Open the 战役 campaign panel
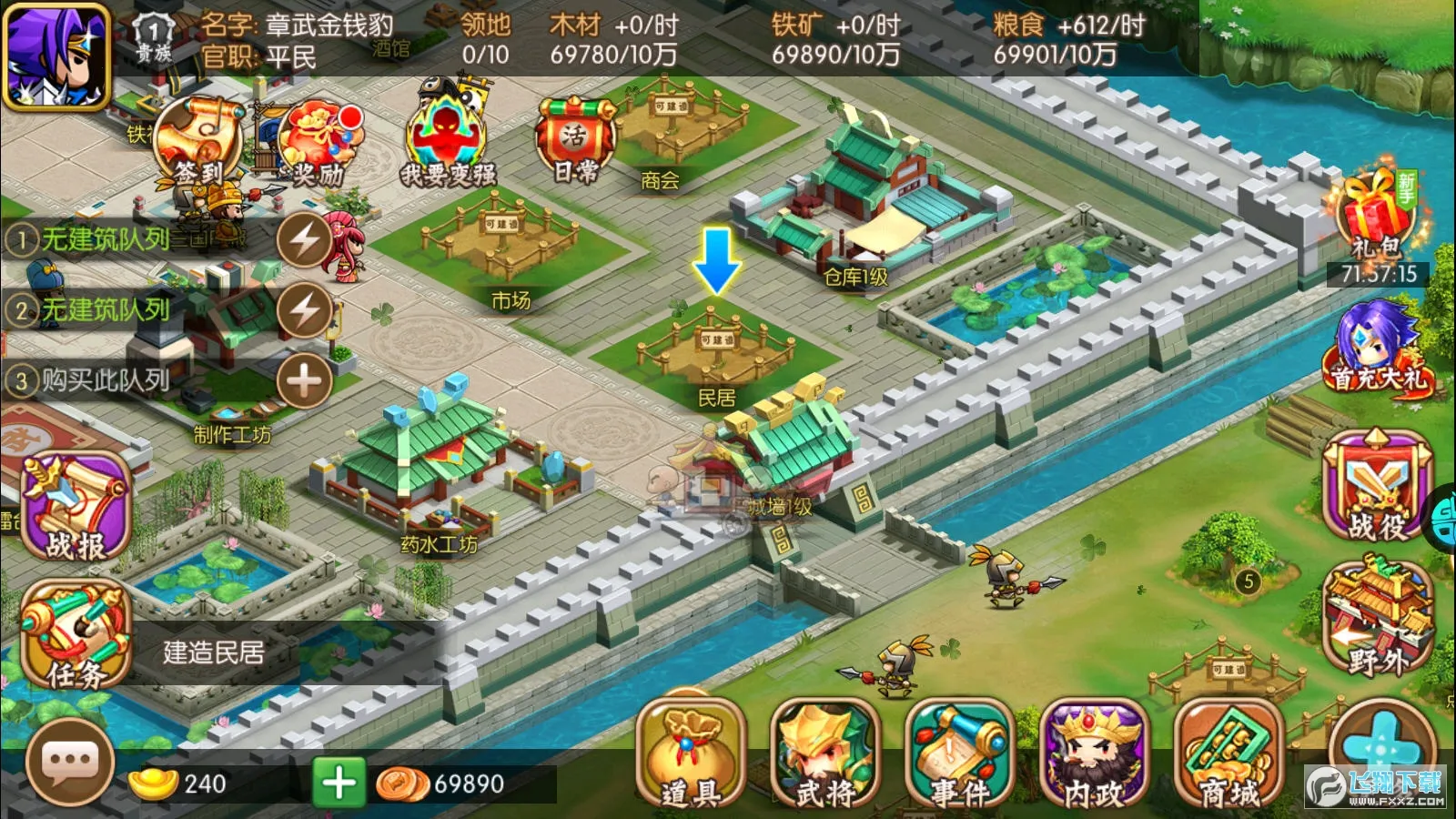Screen dimensions: 1456x819 (1376, 482)
